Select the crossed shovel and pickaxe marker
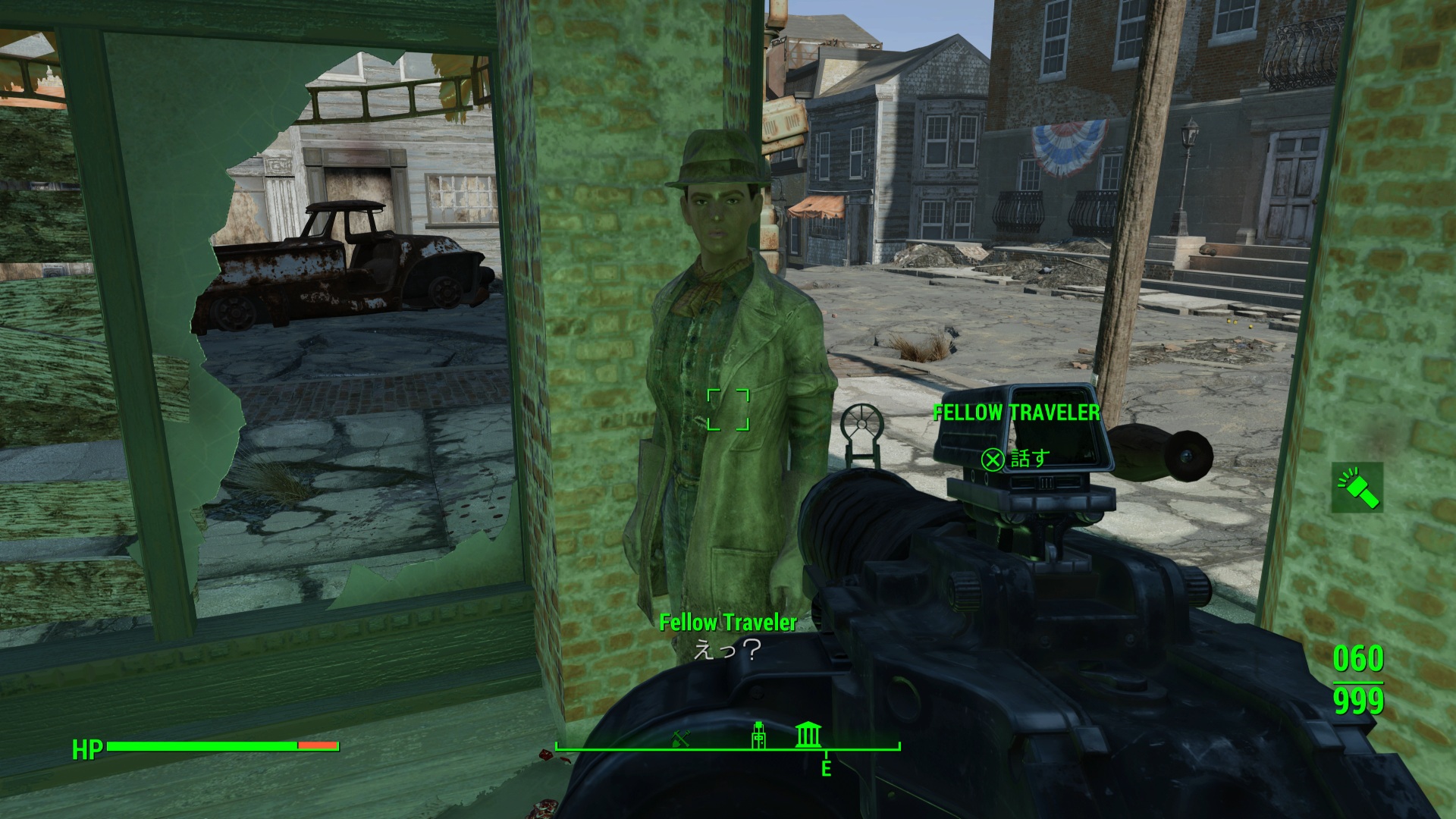The image size is (1456, 819). tap(680, 736)
